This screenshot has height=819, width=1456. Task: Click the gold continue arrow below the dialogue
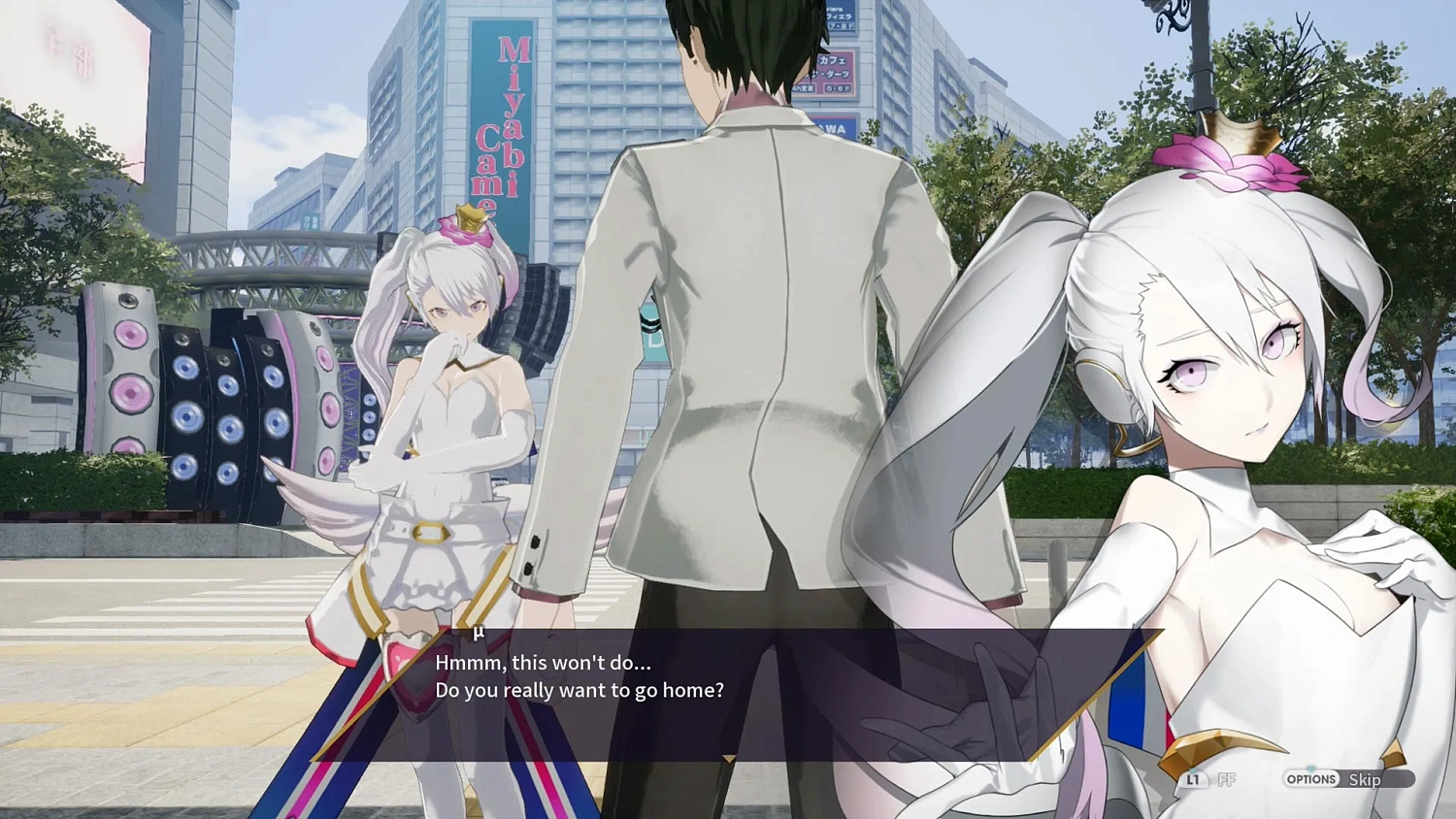point(730,759)
